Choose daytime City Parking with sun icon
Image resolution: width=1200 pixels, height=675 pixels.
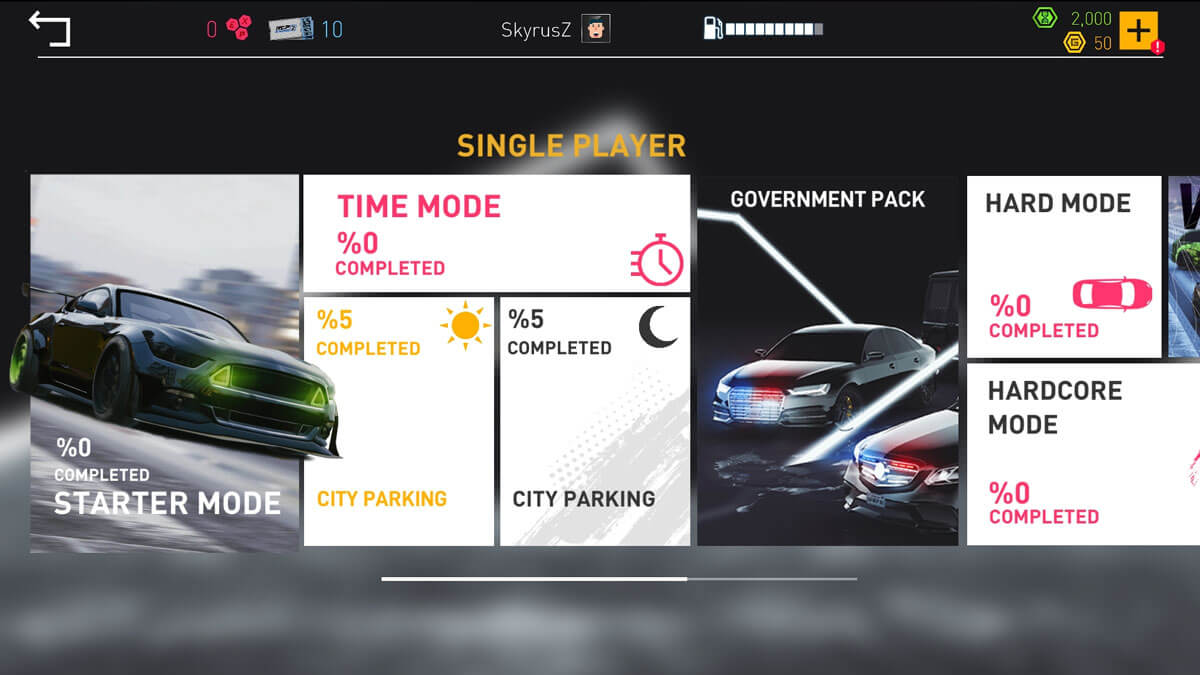398,421
